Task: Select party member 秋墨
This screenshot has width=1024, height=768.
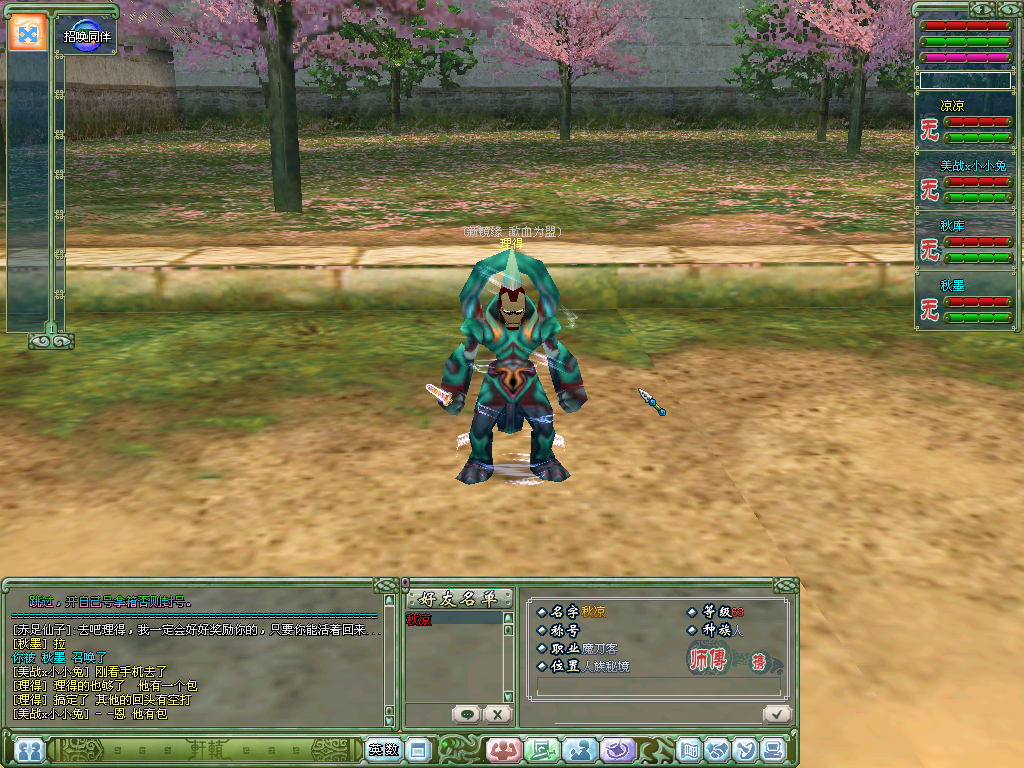Action: coord(952,286)
